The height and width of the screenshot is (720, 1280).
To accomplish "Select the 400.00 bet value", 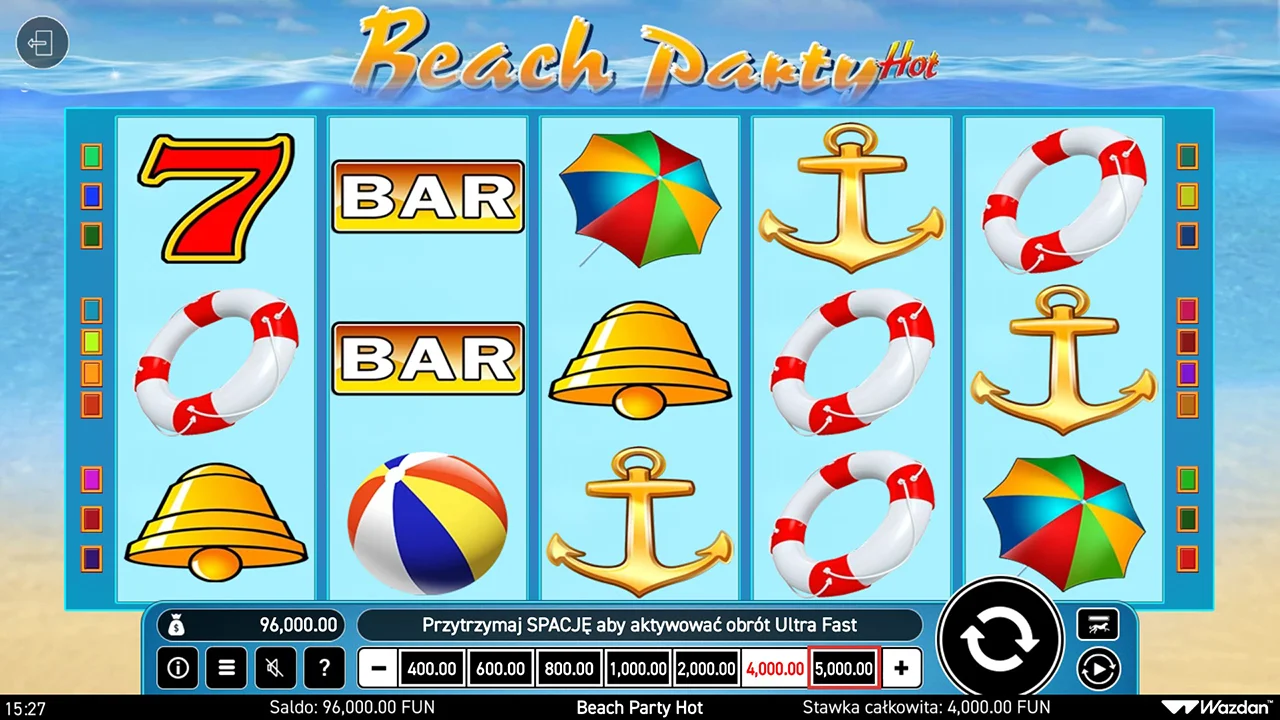I will pyautogui.click(x=432, y=668).
